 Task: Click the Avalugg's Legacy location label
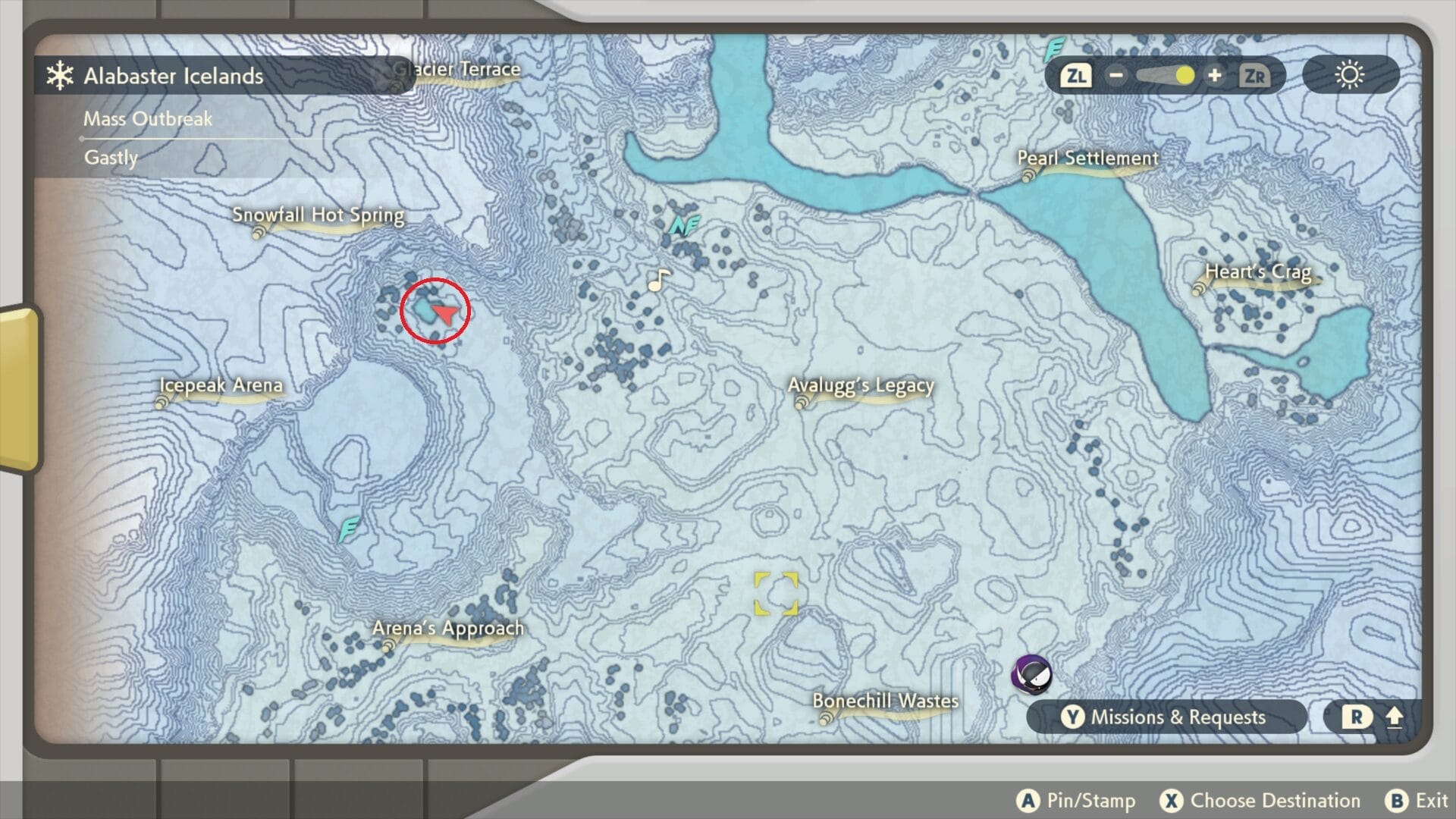coord(860,386)
